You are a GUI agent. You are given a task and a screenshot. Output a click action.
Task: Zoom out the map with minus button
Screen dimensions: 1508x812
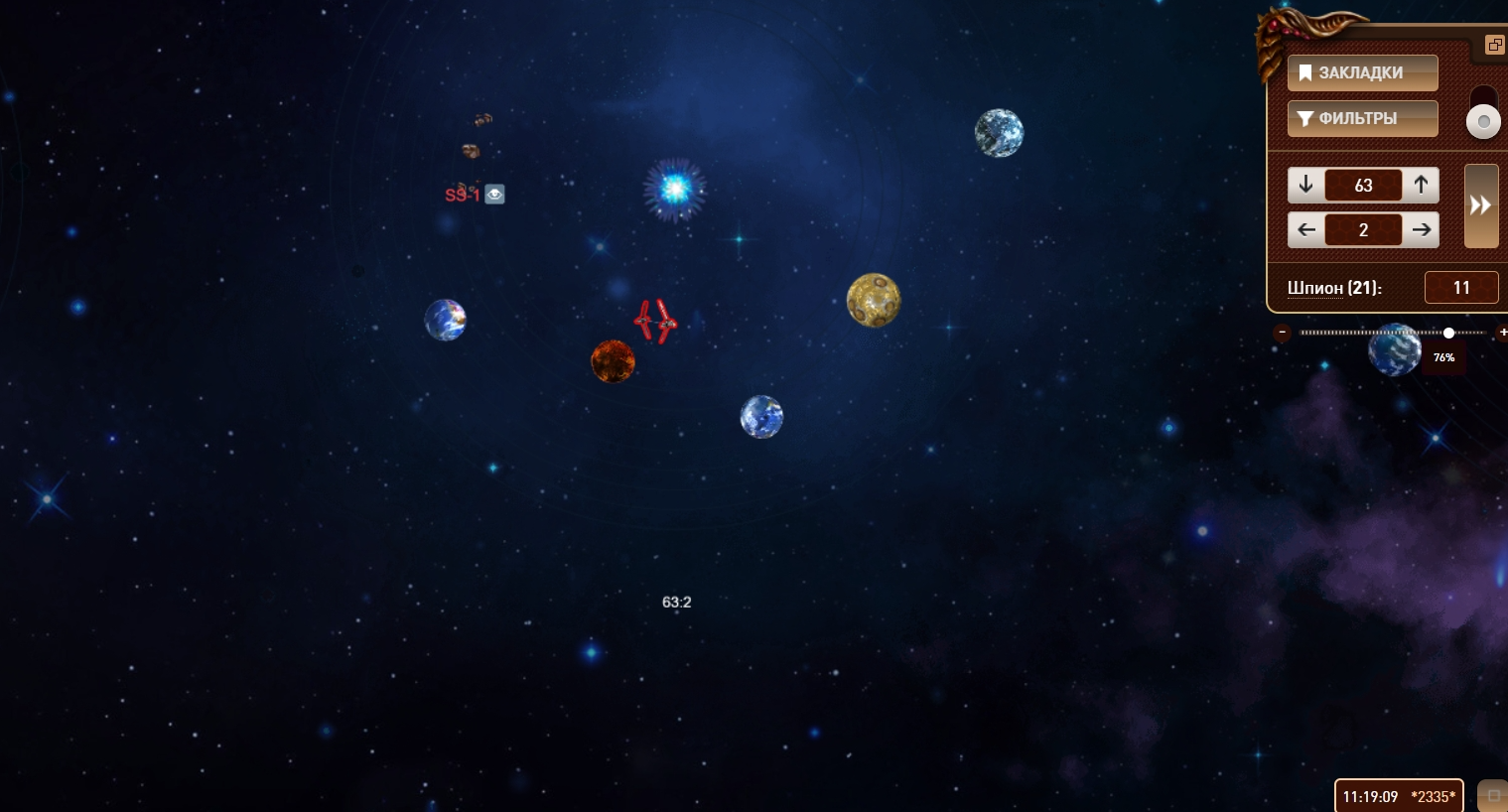(x=1283, y=333)
